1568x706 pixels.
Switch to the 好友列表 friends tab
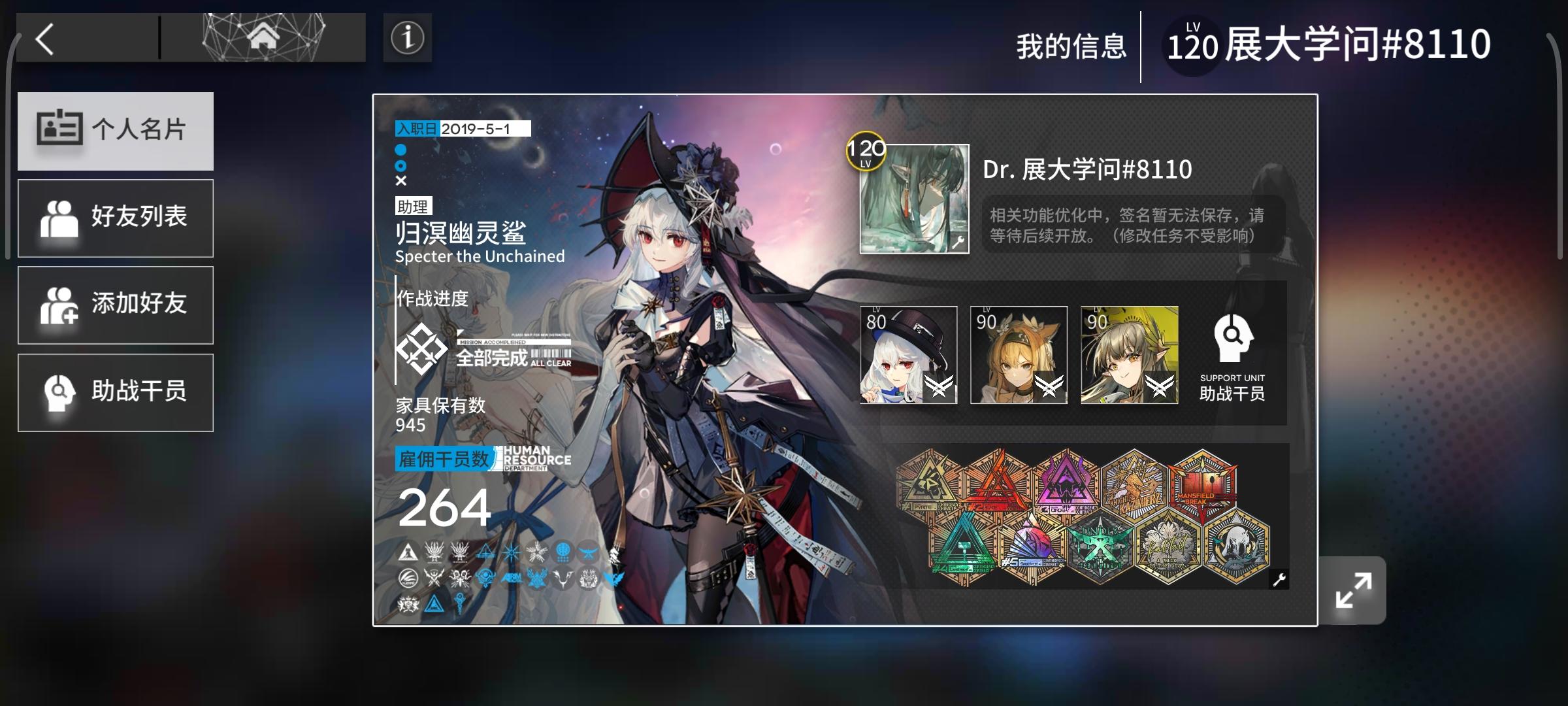click(x=116, y=217)
